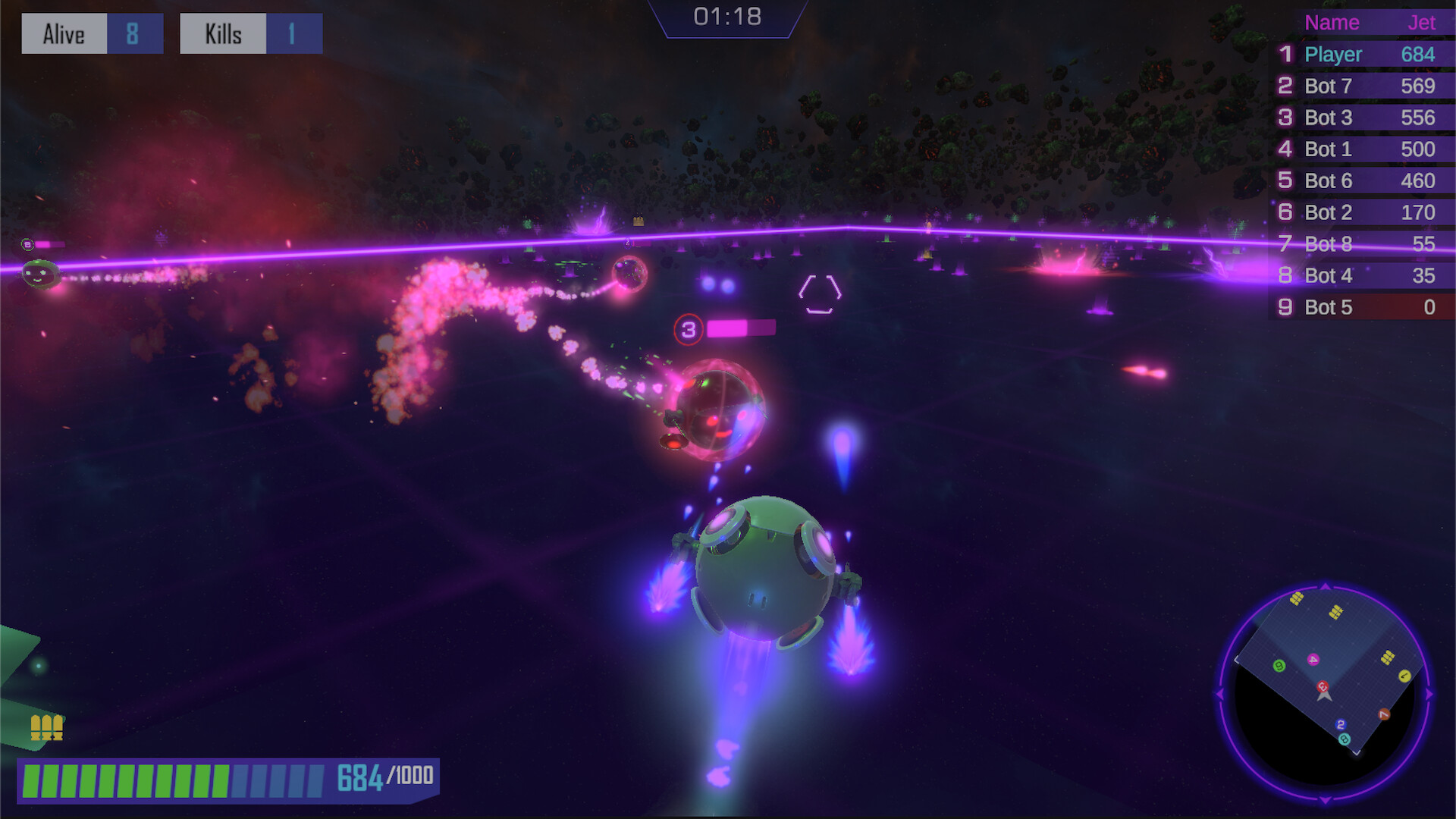The image size is (1456, 819).
Task: Click the player arrow indicator on the minimap
Action: click(1325, 698)
